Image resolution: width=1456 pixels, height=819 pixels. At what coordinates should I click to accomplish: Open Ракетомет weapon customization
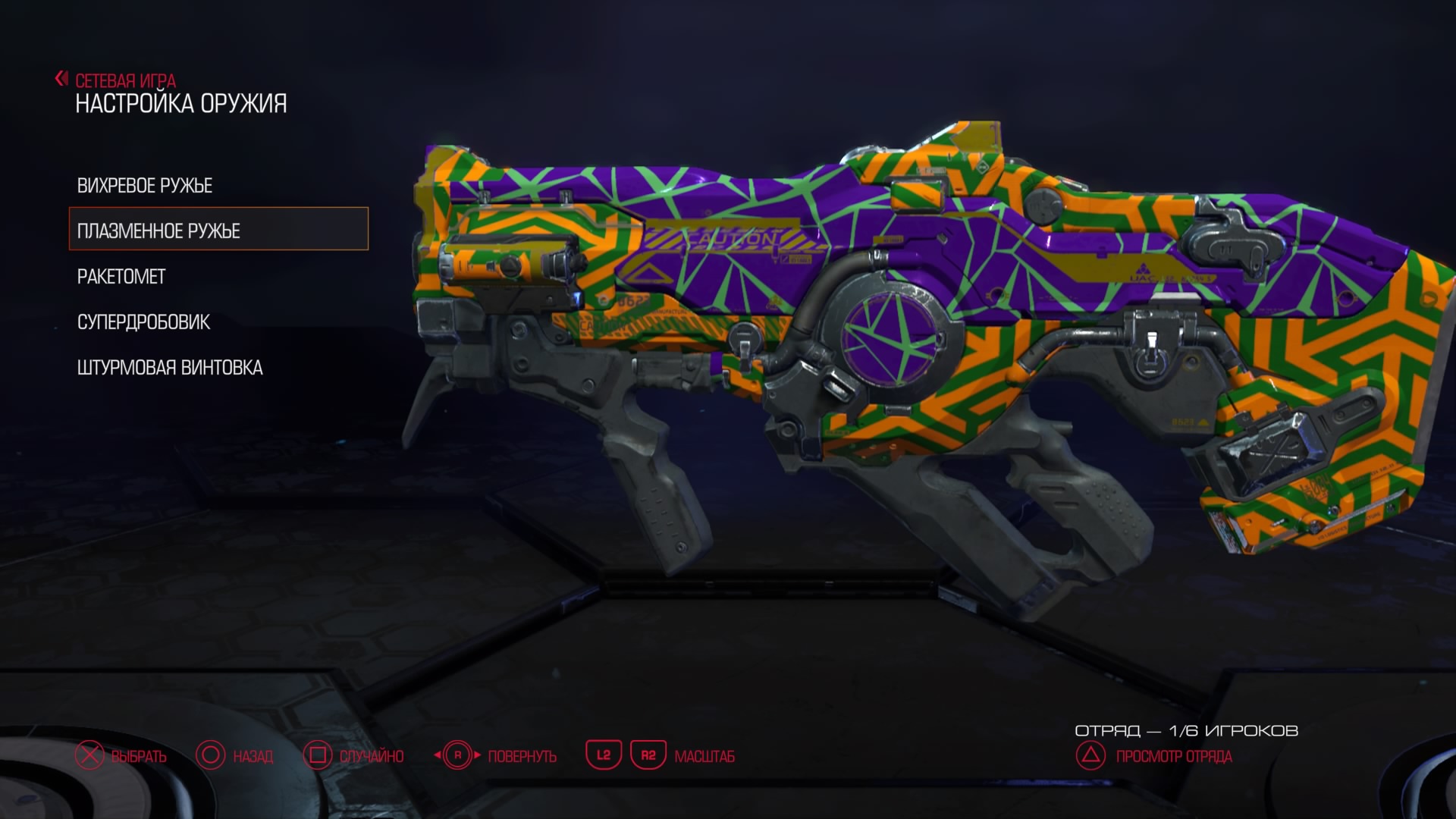pyautogui.click(x=121, y=277)
